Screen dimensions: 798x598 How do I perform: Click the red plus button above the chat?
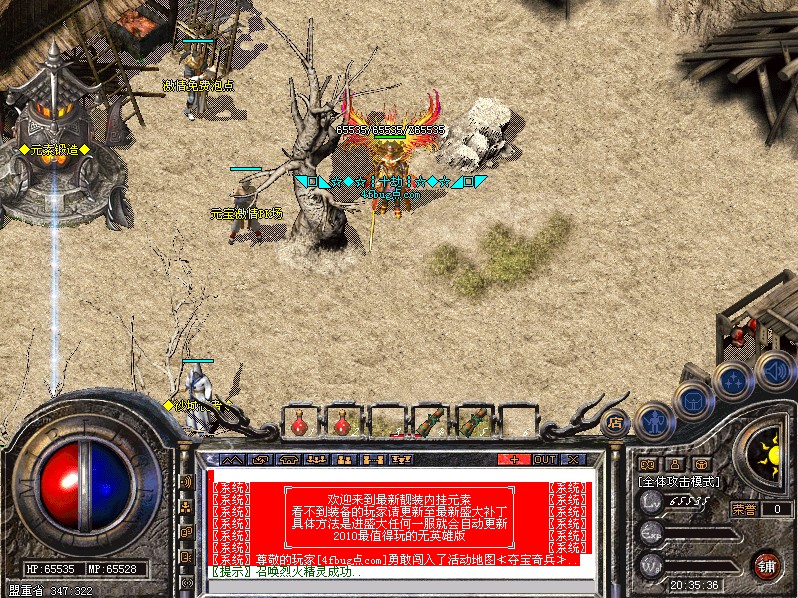(514, 460)
